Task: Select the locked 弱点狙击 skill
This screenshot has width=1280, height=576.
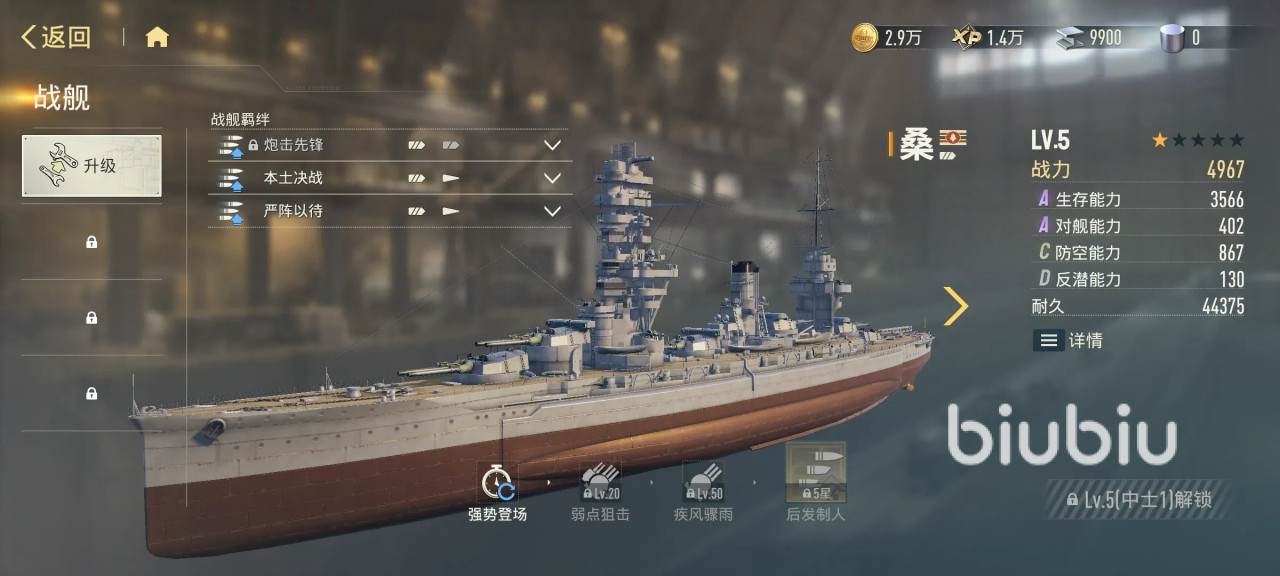Action: pyautogui.click(x=600, y=484)
